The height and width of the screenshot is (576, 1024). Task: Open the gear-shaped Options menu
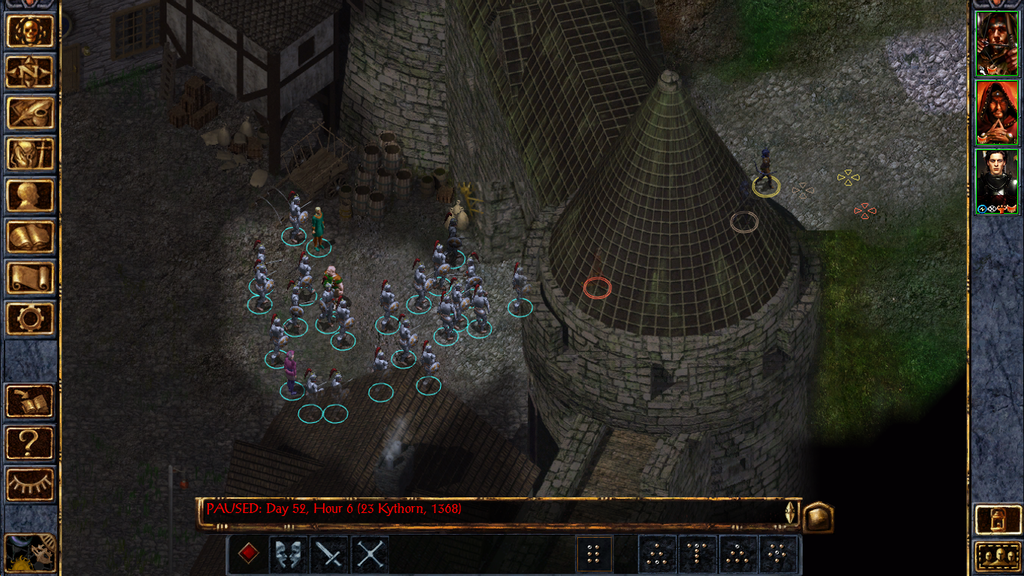point(30,318)
